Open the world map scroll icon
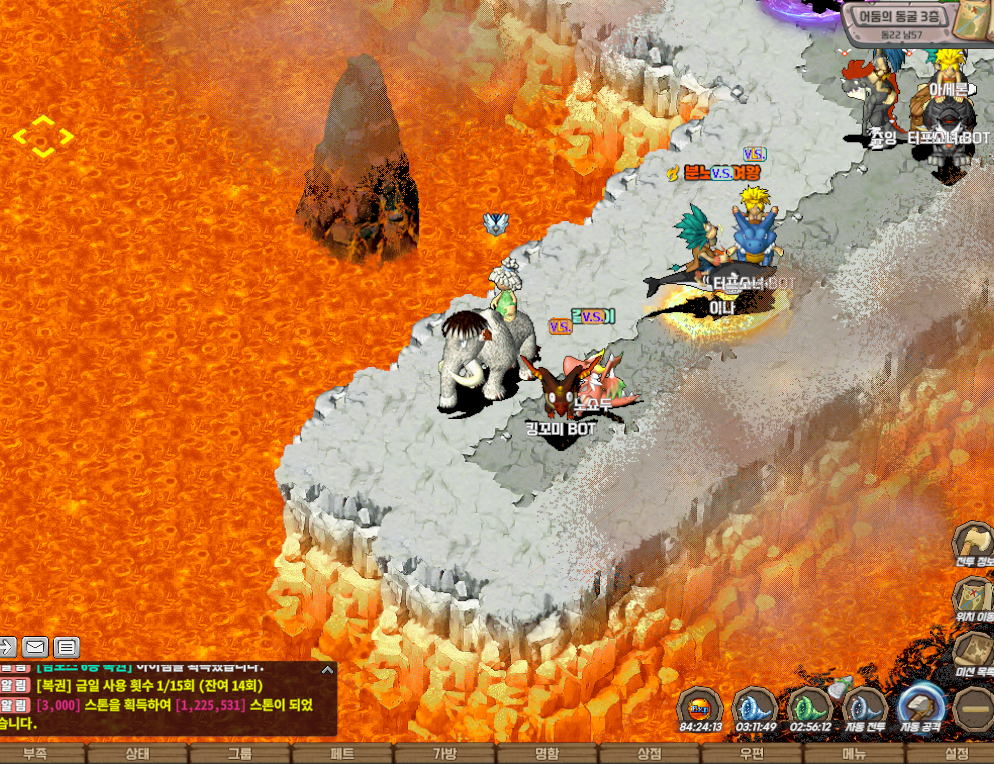The image size is (994, 764). [970, 20]
